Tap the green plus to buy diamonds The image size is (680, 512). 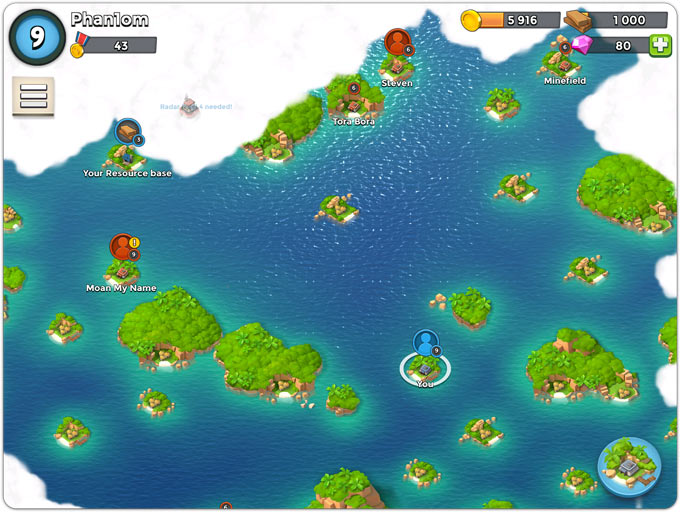pos(660,45)
